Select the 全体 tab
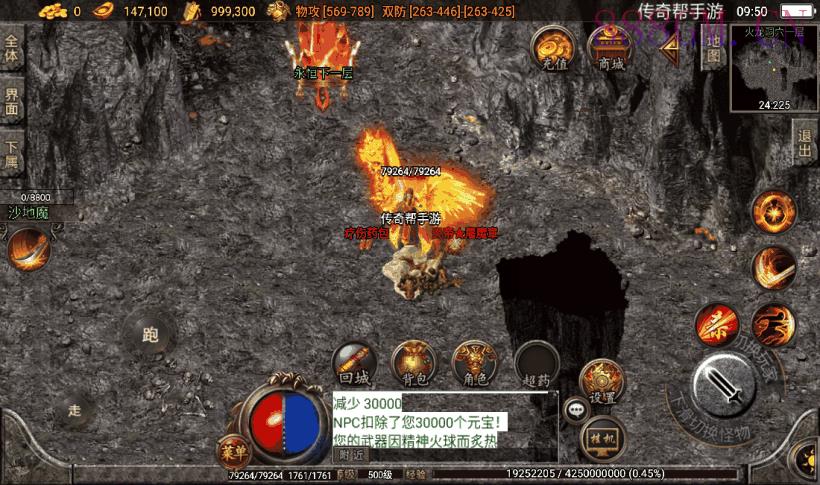Image resolution: width=820 pixels, height=485 pixels. pos(12,49)
